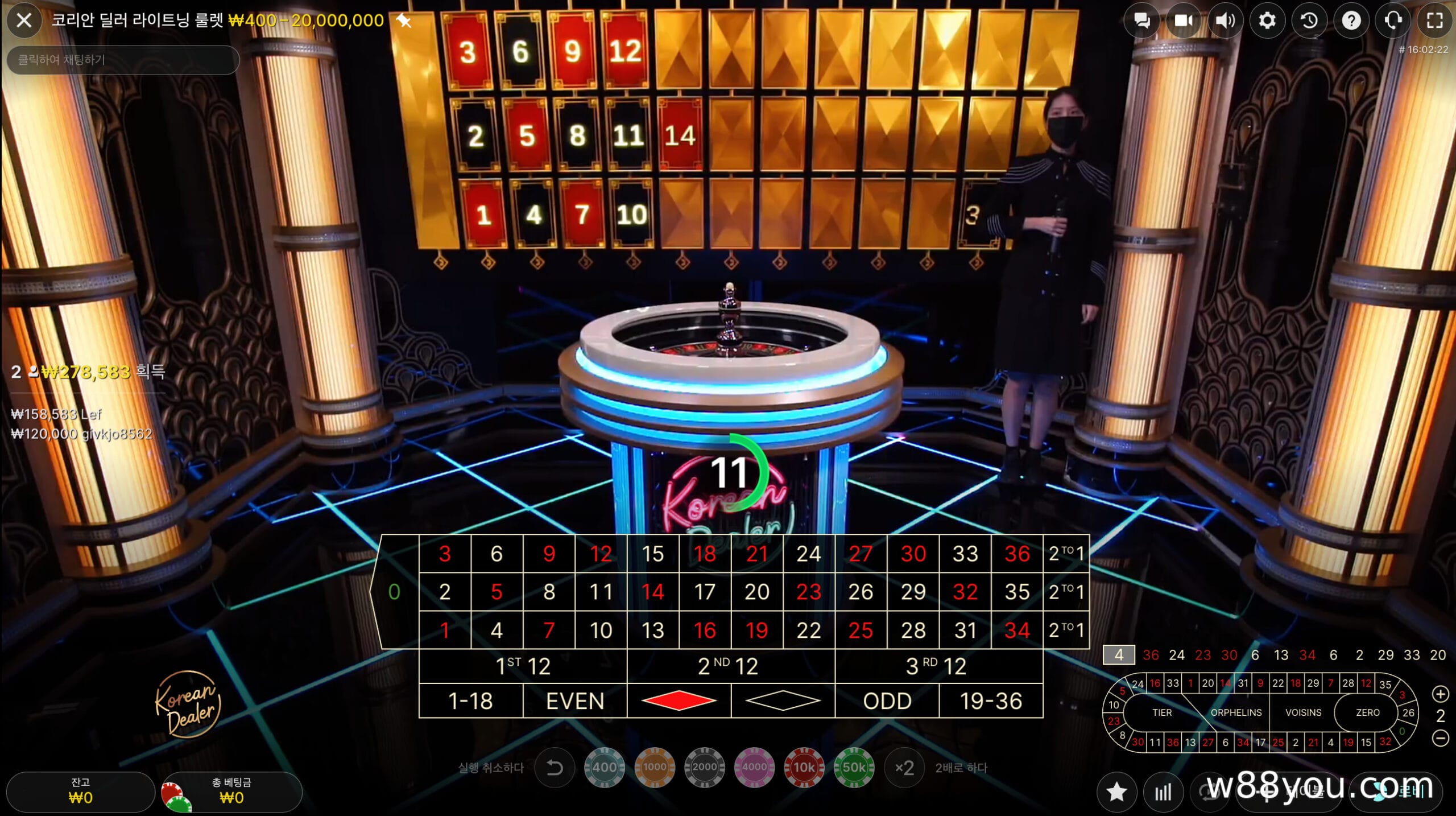1456x816 pixels.
Task: Click the chat input field
Action: (122, 60)
